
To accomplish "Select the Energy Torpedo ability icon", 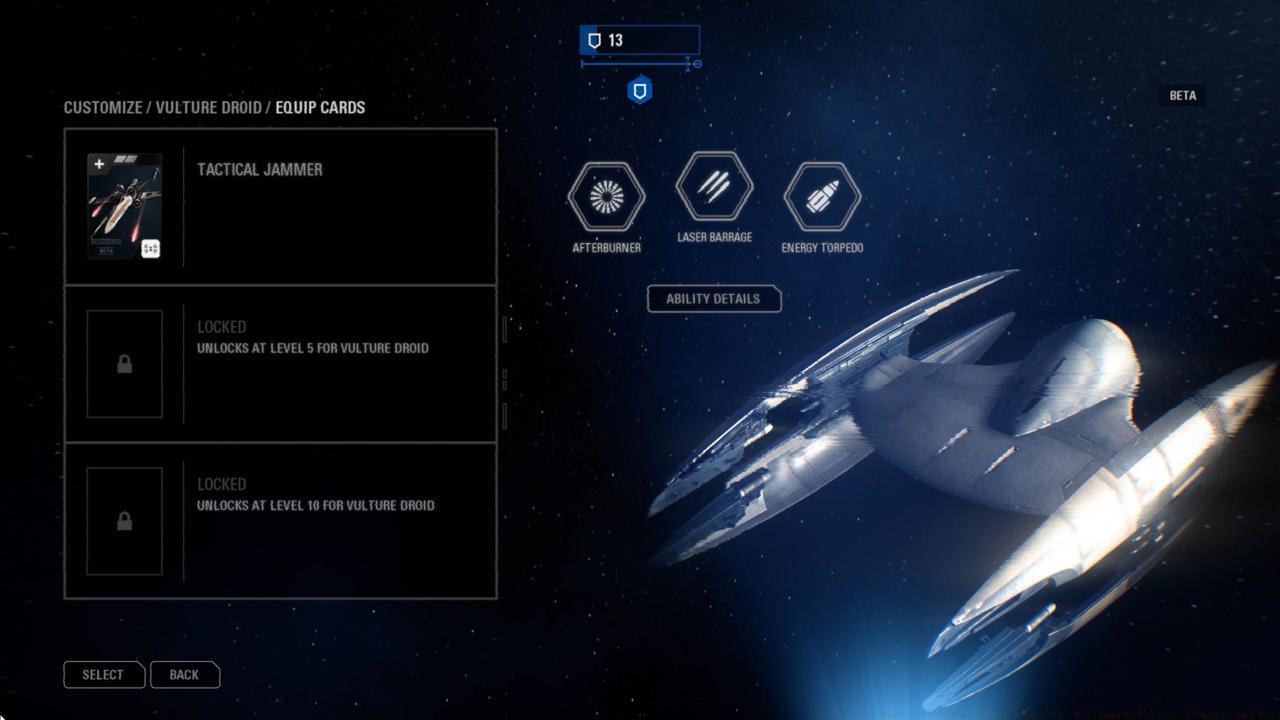I will click(821, 198).
